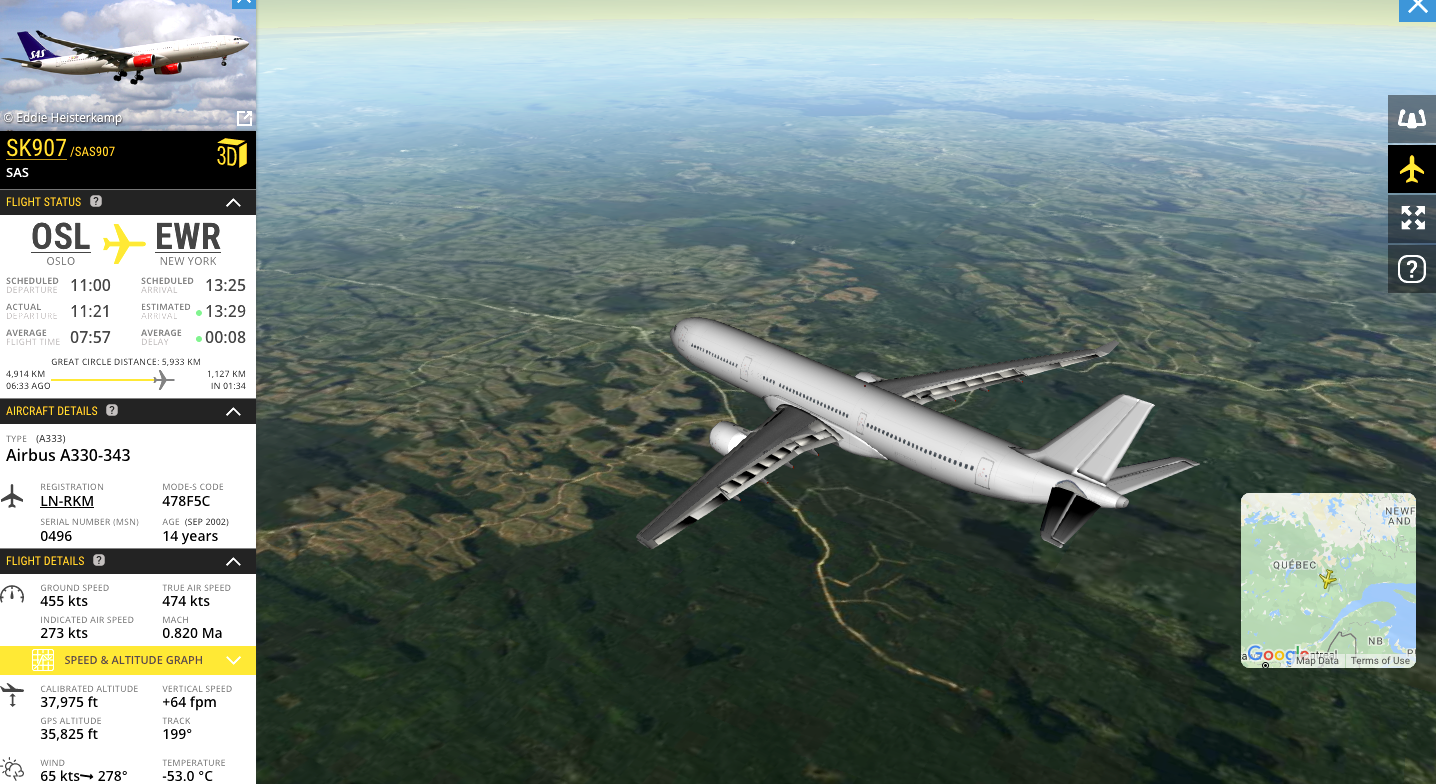Screen dimensions: 1436x784
Task: Close the 3D view with top-right X
Action: click(x=1417, y=8)
